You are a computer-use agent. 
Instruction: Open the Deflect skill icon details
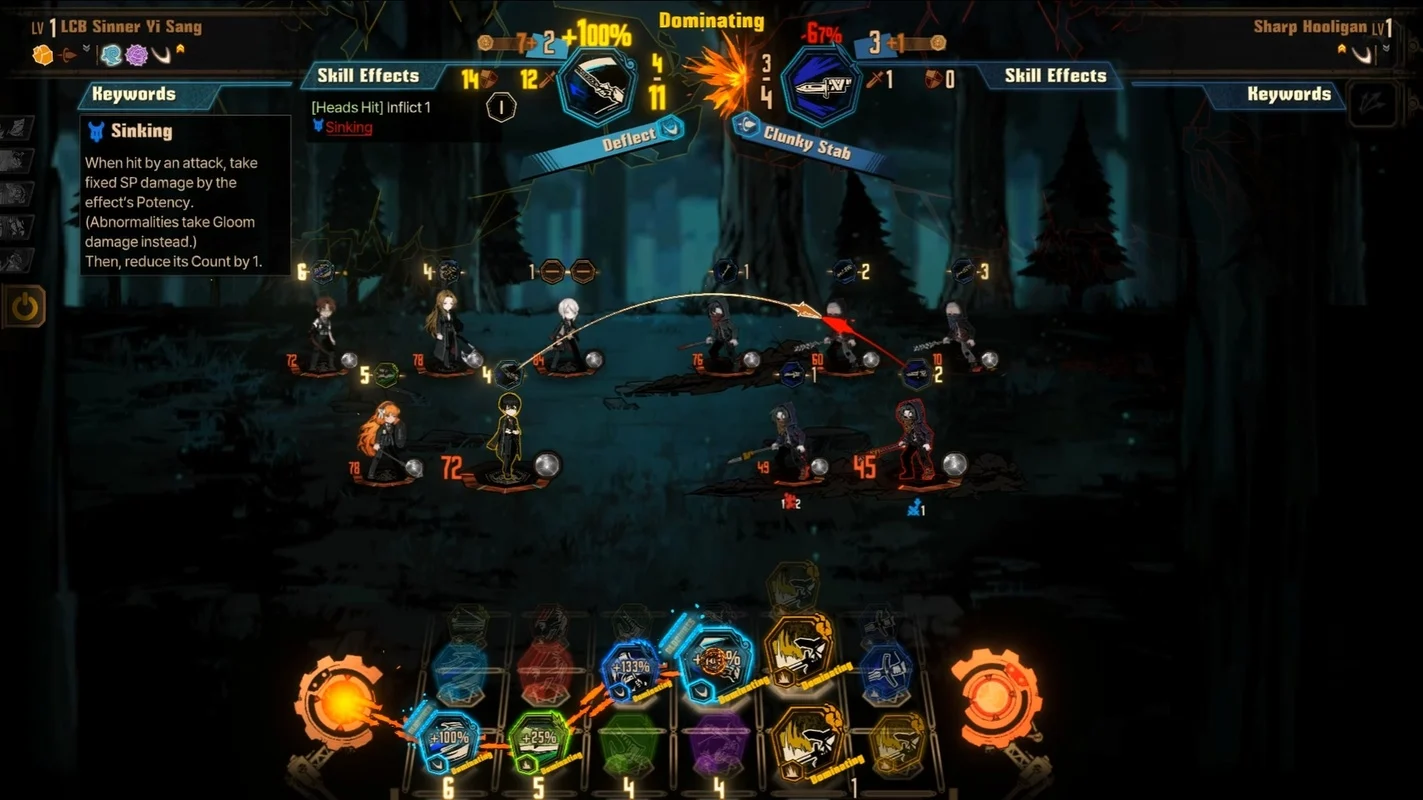[x=597, y=86]
